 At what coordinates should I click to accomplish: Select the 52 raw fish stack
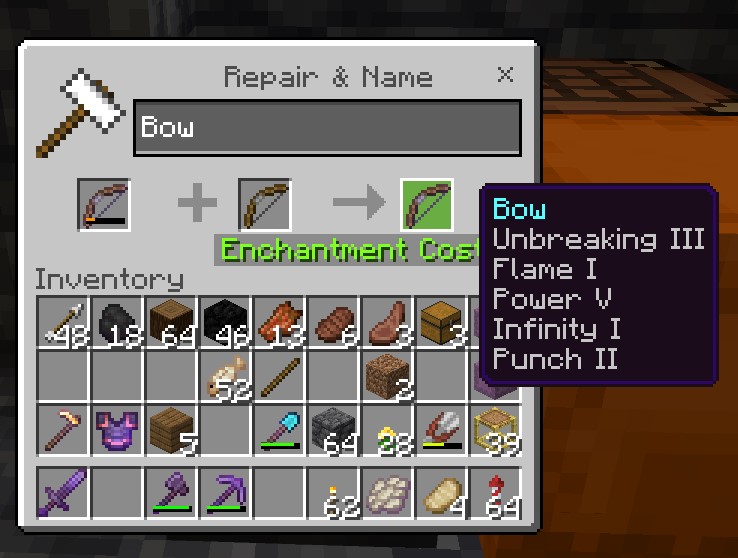click(x=225, y=377)
